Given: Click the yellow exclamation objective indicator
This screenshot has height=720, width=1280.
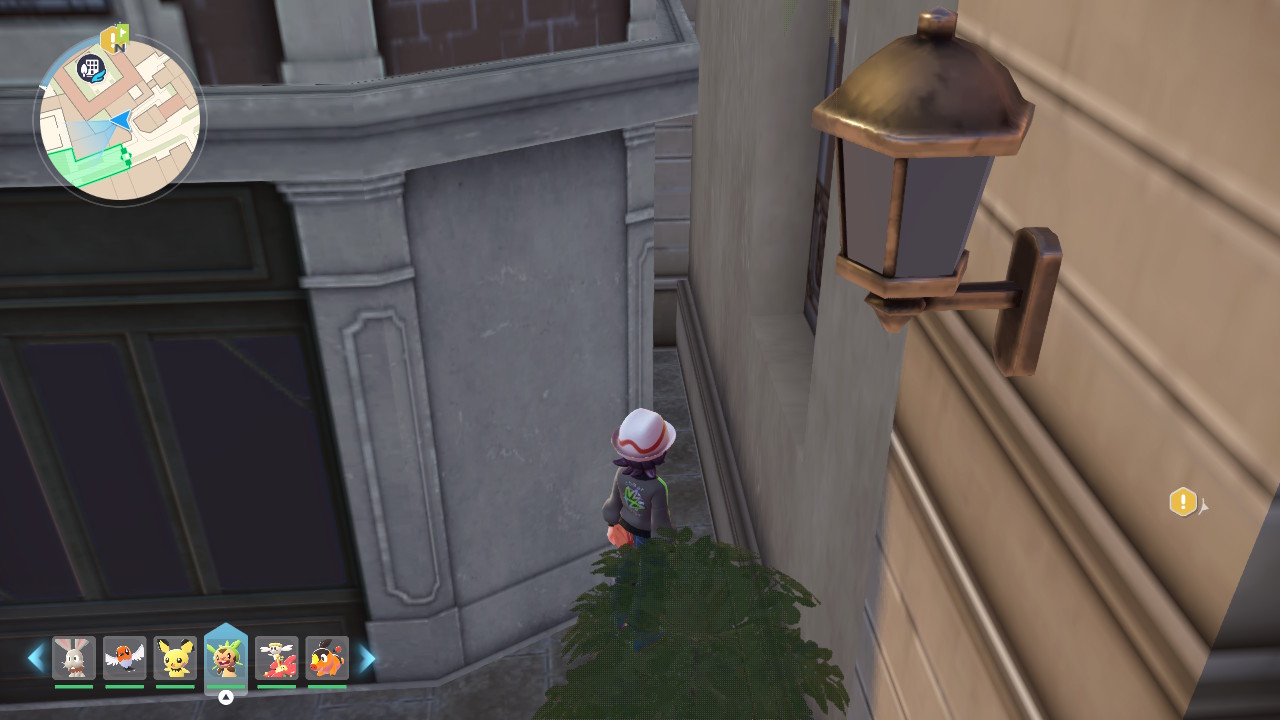Looking at the screenshot, I should click(1183, 502).
